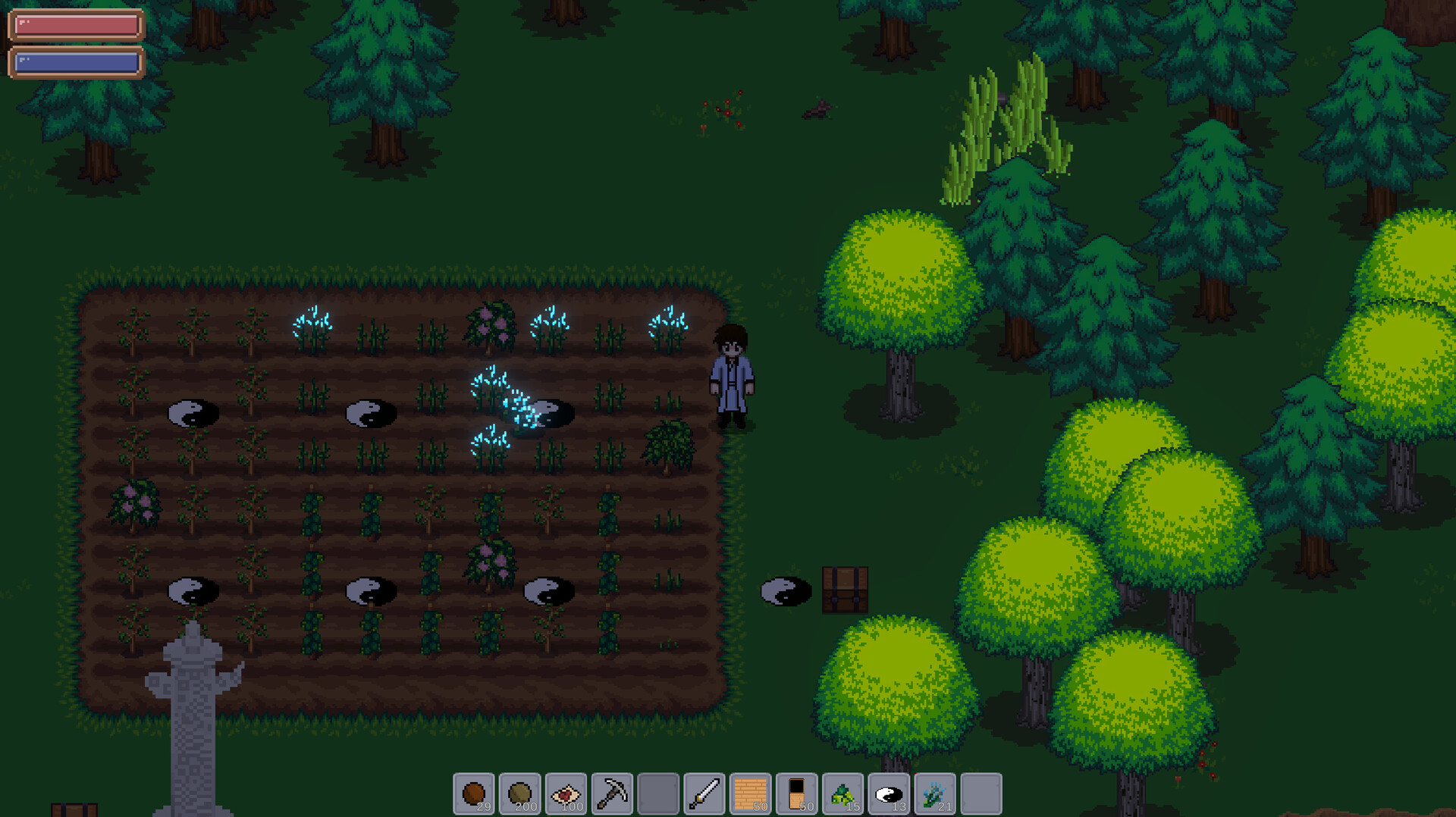Select the sword in the hotbar

click(x=703, y=794)
